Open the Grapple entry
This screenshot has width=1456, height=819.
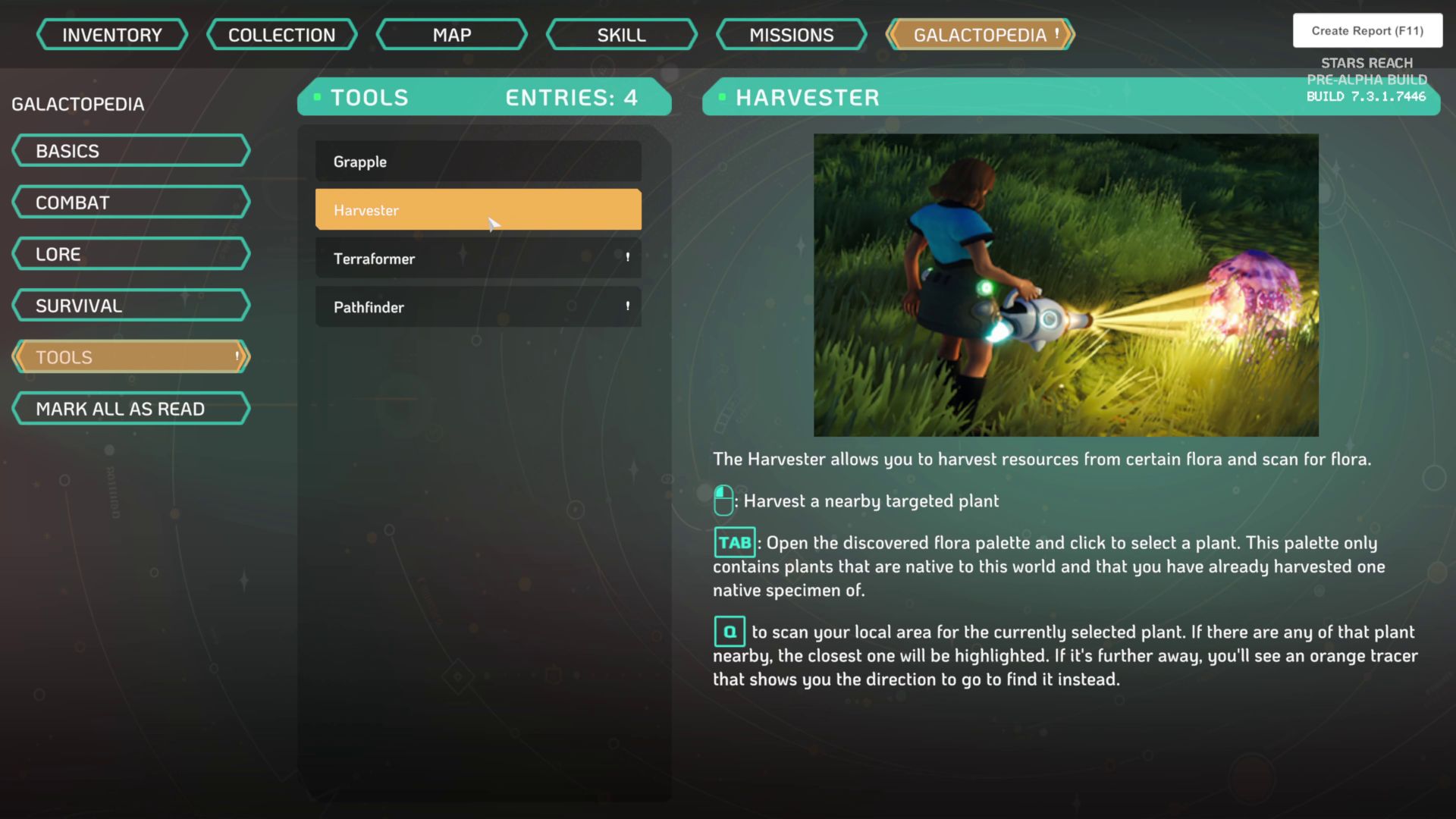coord(478,162)
